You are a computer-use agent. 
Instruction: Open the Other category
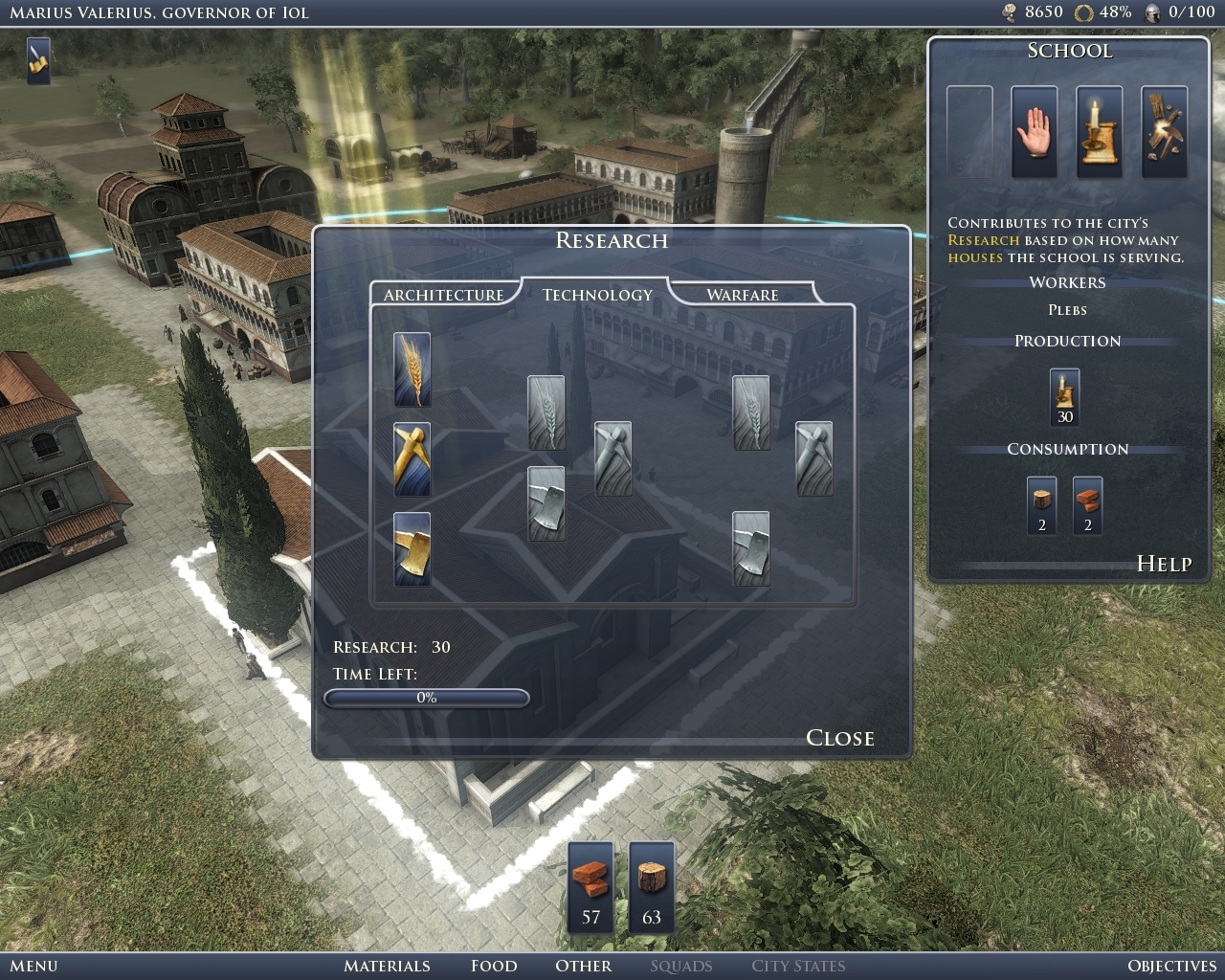tap(583, 966)
